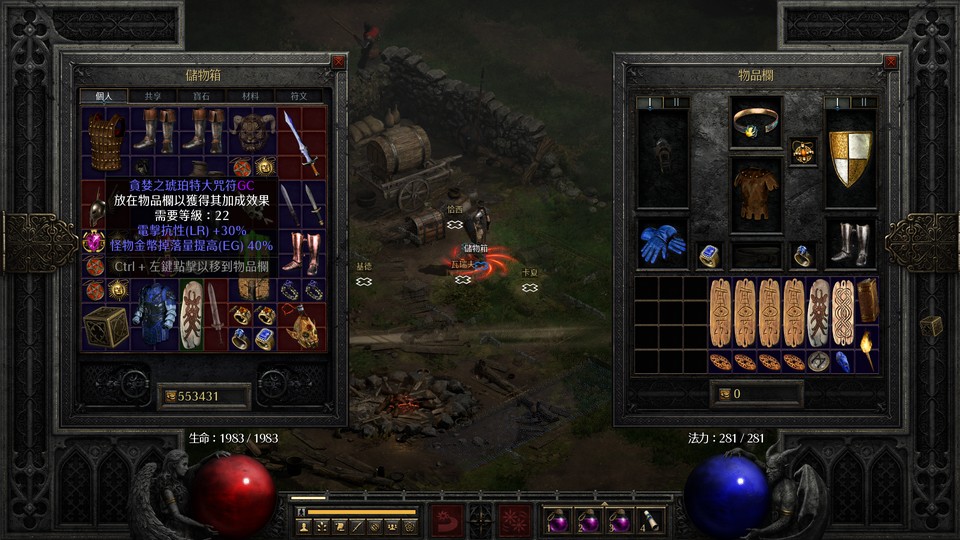The image size is (960, 540).
Task: Pick up the torch charm in inventory
Action: (867, 350)
